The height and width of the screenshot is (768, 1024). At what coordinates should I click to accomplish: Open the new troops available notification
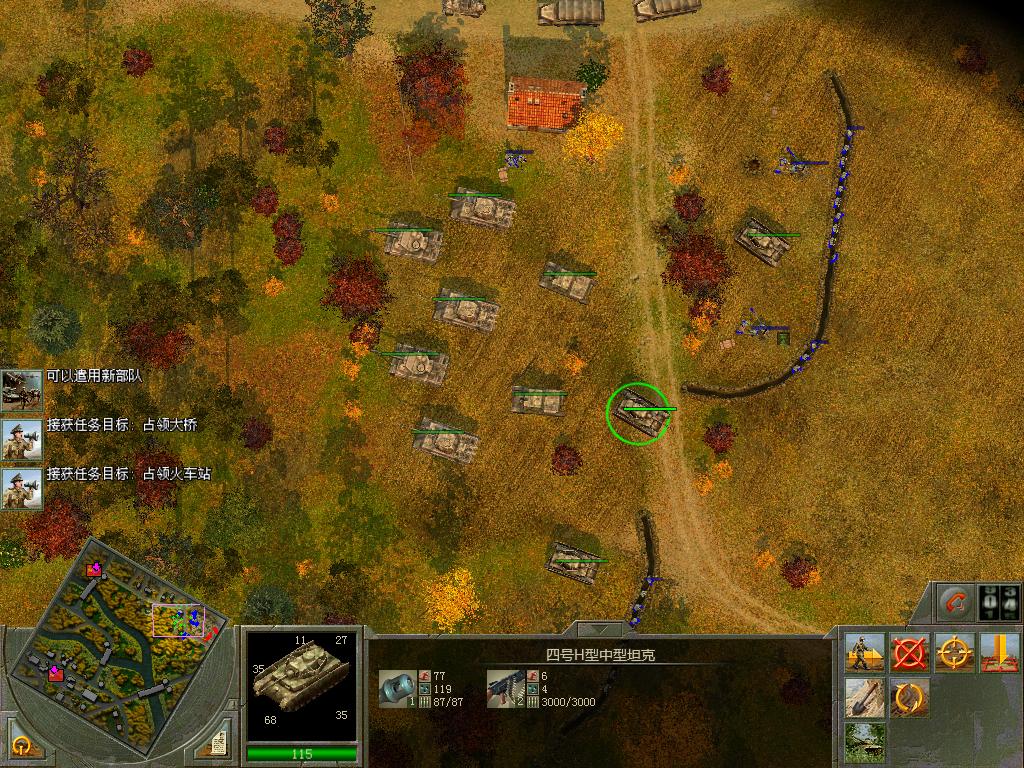pos(21,388)
